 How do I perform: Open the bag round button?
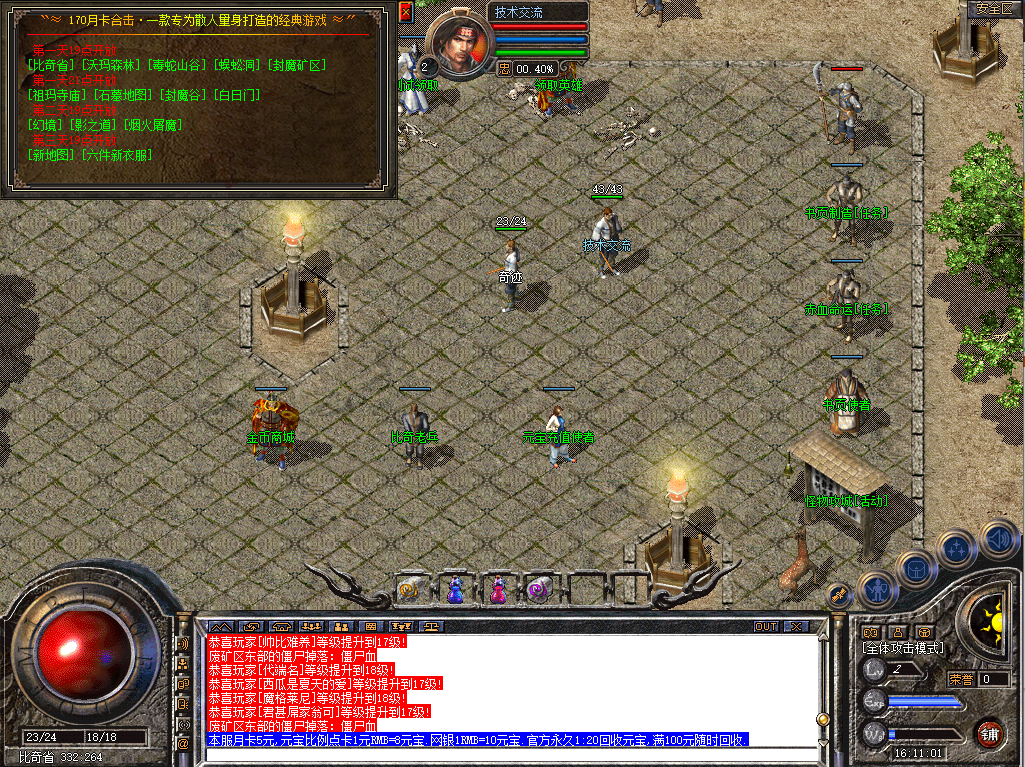click(x=916, y=569)
